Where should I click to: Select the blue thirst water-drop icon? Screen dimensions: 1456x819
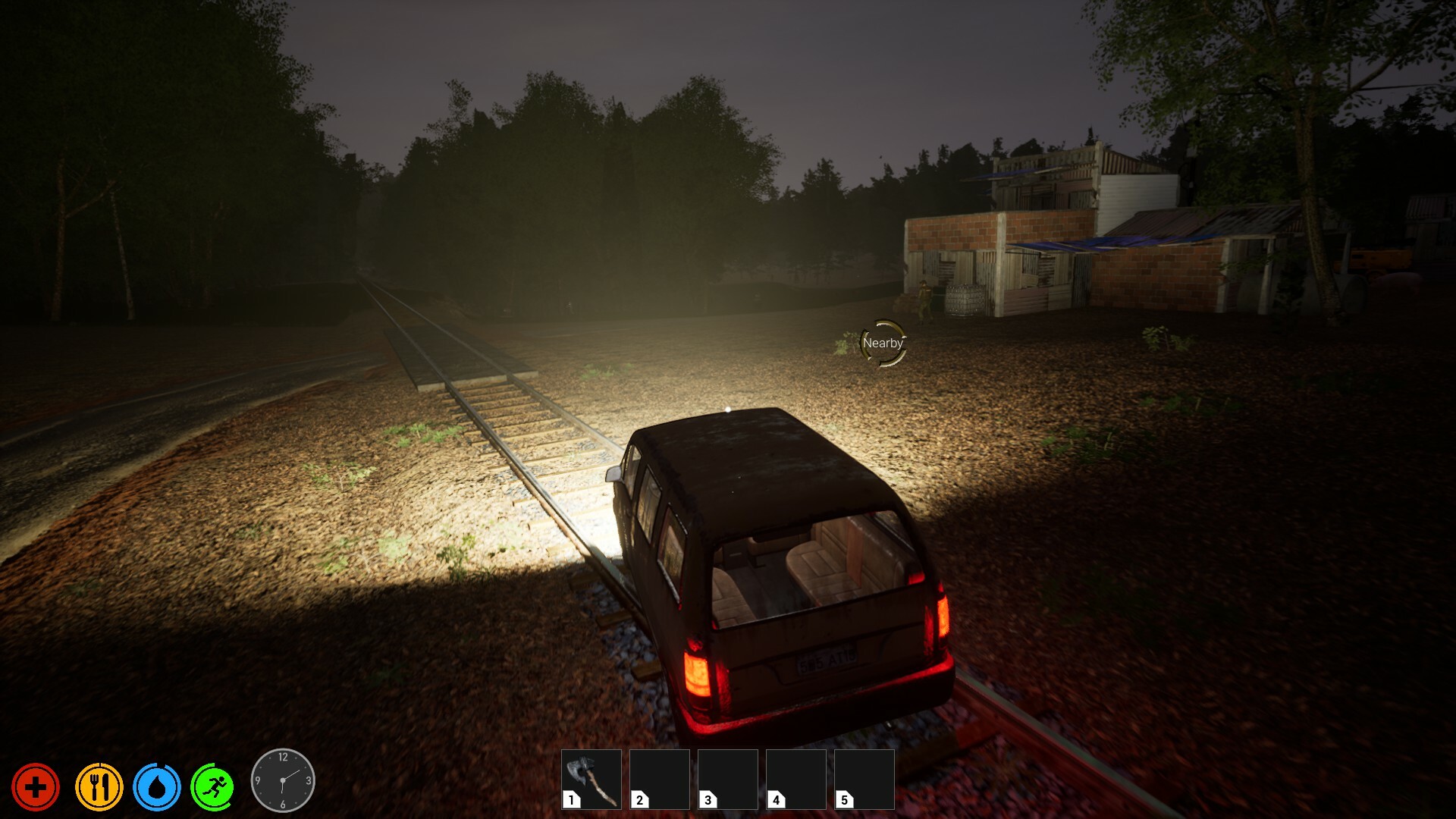pyautogui.click(x=157, y=786)
